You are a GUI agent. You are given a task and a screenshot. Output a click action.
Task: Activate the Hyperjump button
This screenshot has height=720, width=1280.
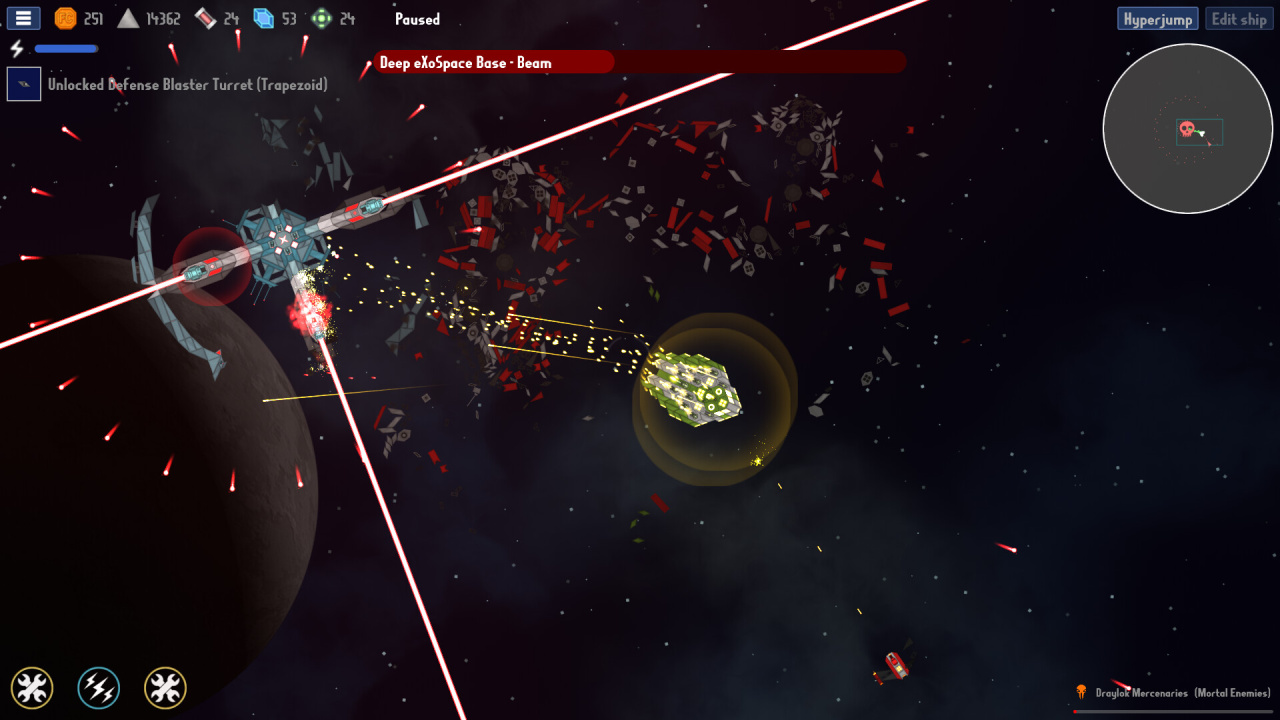click(x=1158, y=19)
